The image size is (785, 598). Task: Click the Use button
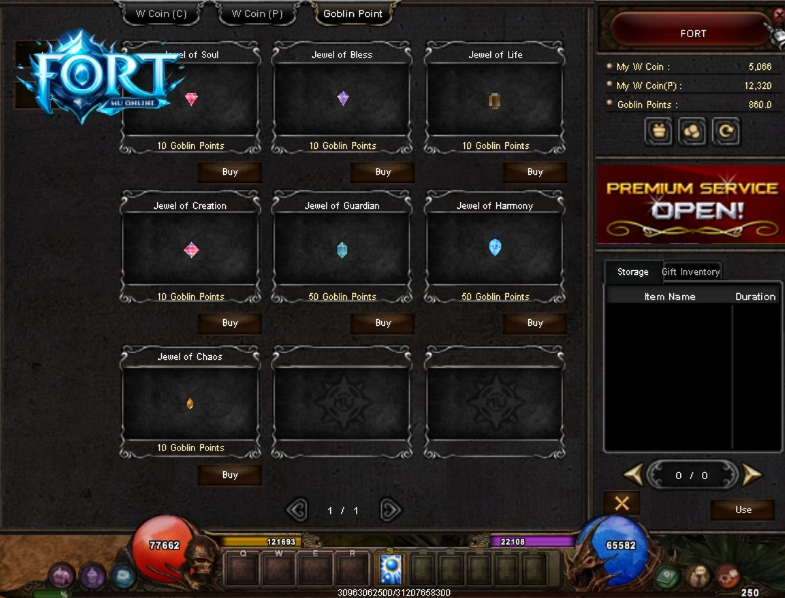743,510
